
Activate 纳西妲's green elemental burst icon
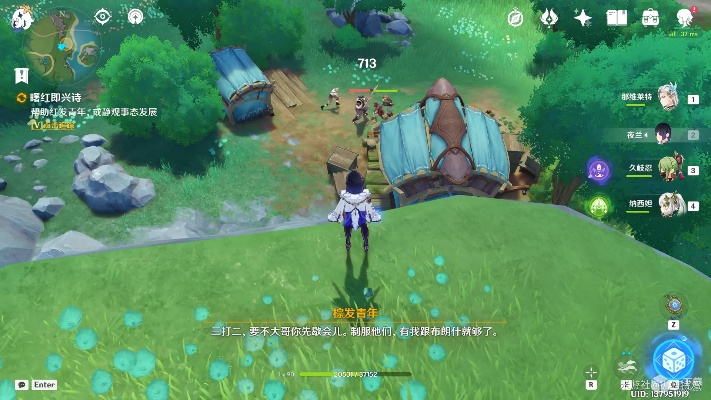coord(598,206)
